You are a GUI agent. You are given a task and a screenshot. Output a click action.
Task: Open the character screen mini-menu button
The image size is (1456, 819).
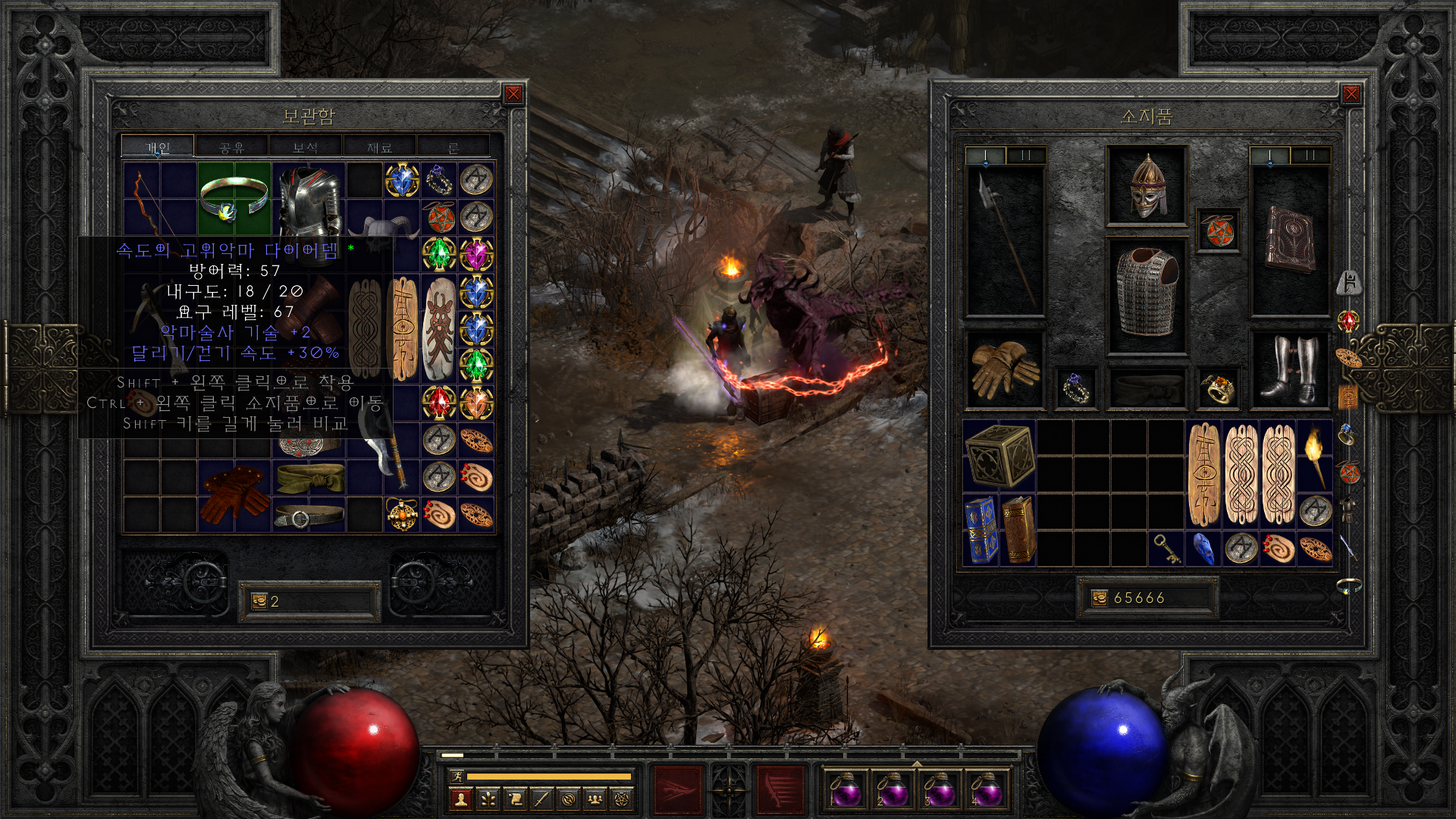coord(460,799)
